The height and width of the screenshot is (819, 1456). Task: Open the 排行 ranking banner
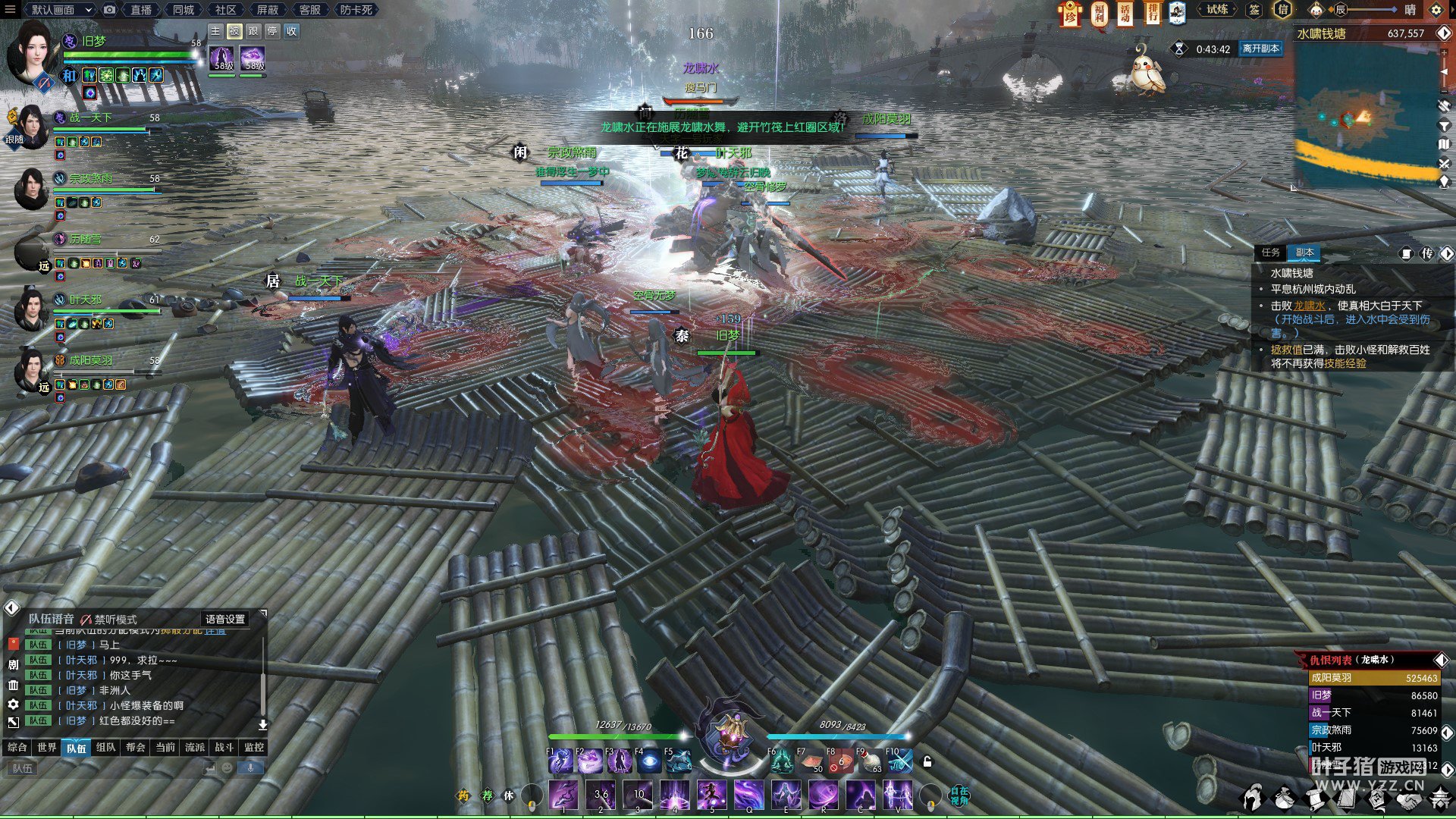(x=1153, y=13)
